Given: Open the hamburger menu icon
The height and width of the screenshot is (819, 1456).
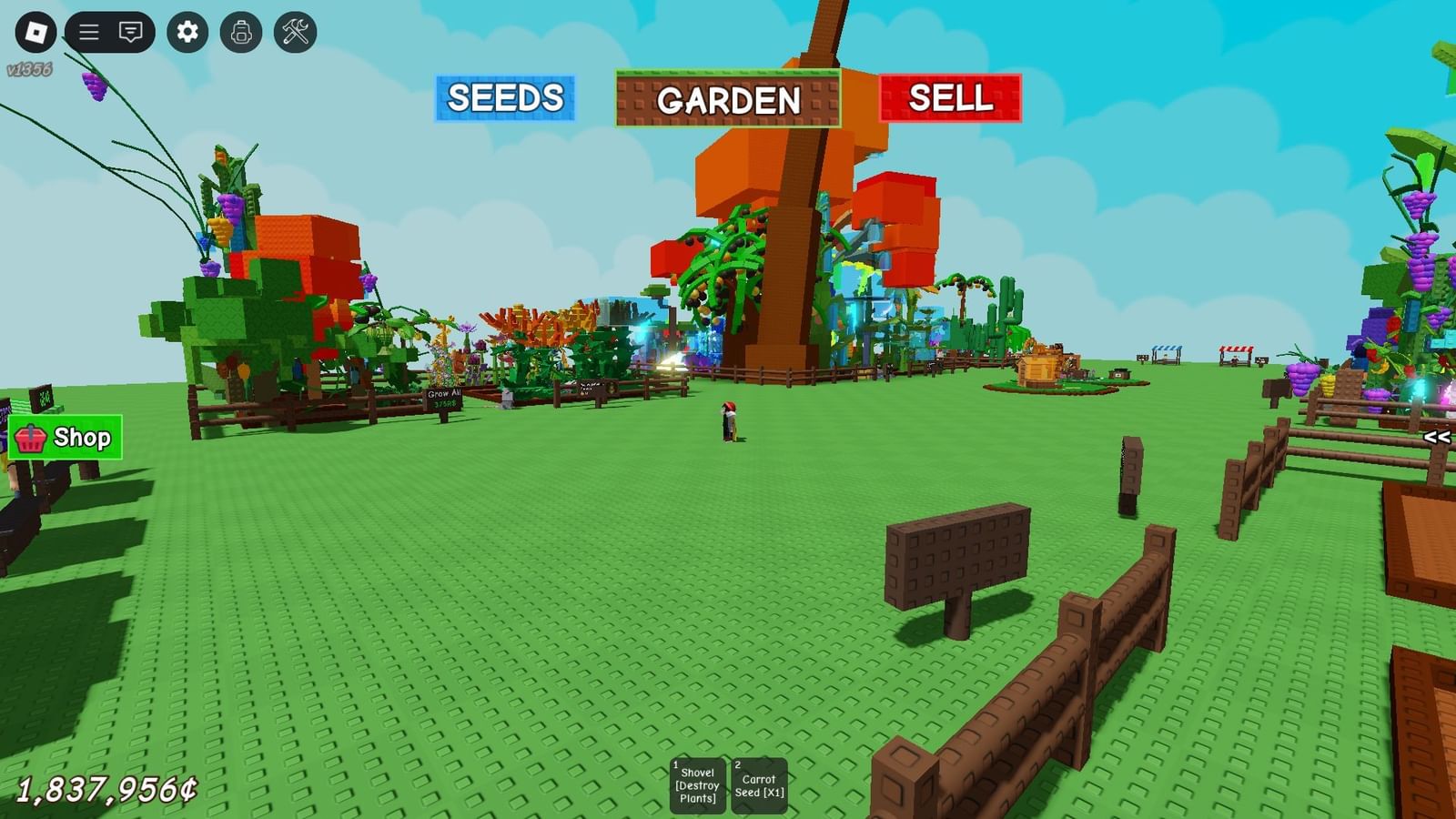Looking at the screenshot, I should click(x=88, y=30).
